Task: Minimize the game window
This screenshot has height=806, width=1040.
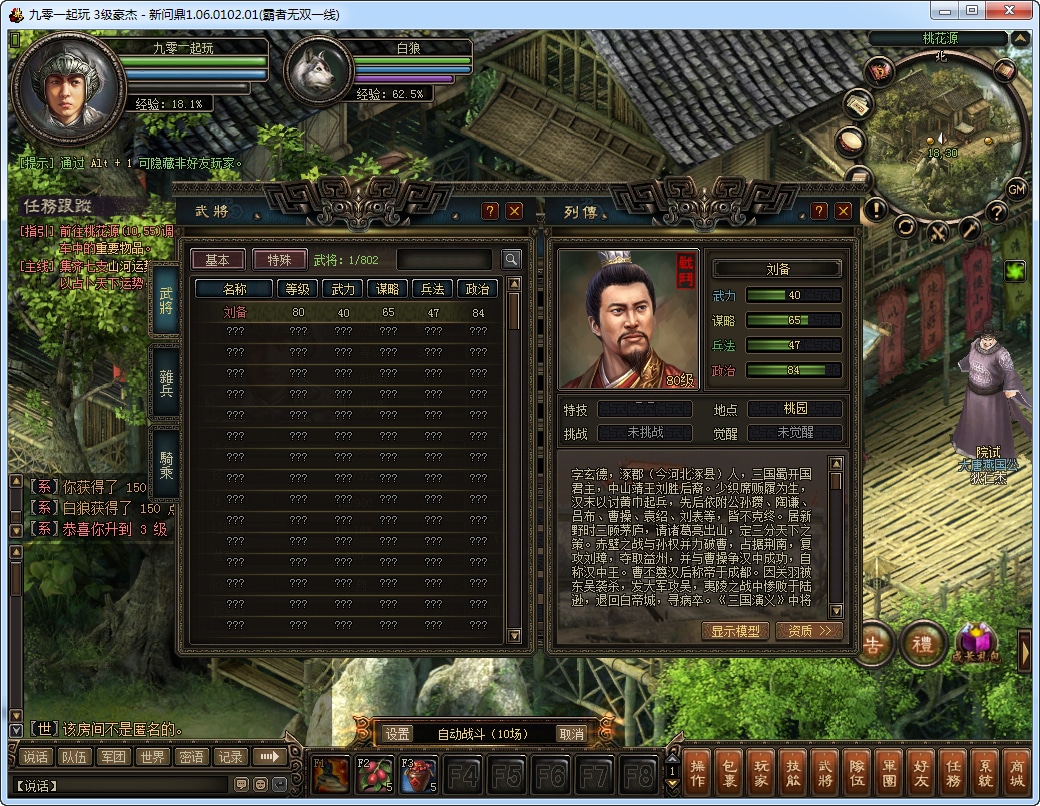Action: coord(944,10)
